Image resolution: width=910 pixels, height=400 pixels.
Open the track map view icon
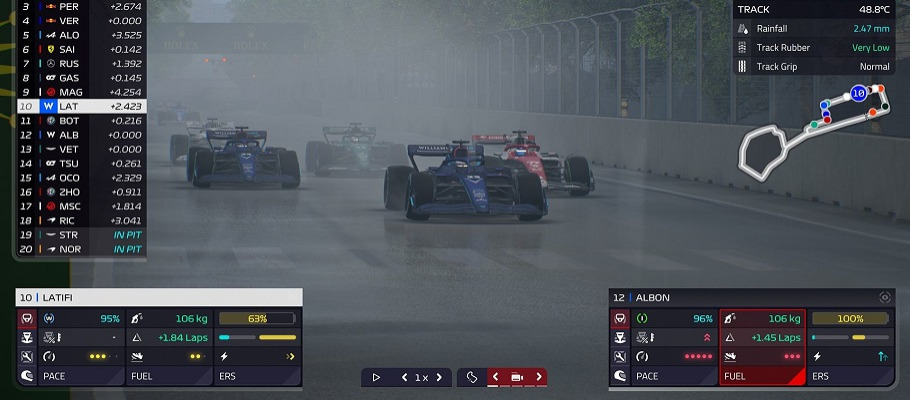coord(472,377)
